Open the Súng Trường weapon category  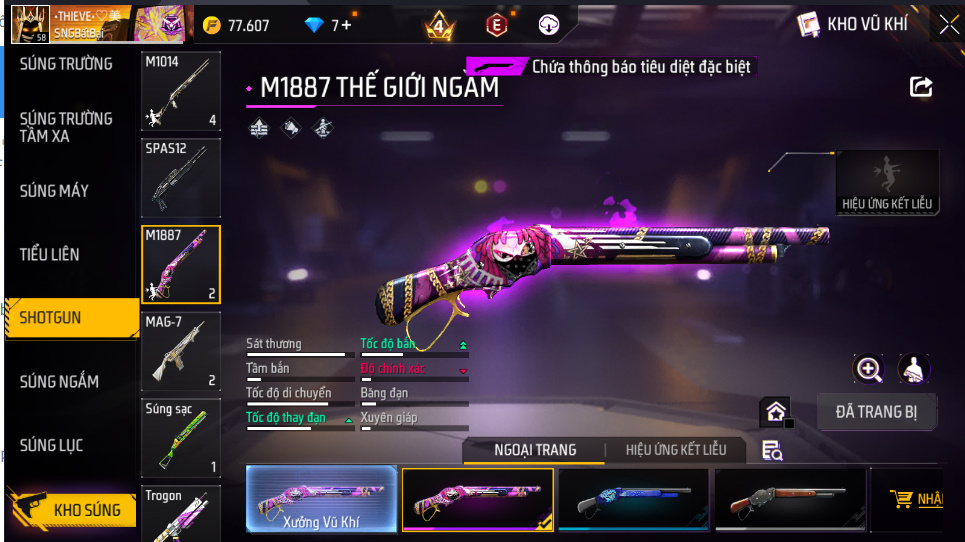pos(66,64)
